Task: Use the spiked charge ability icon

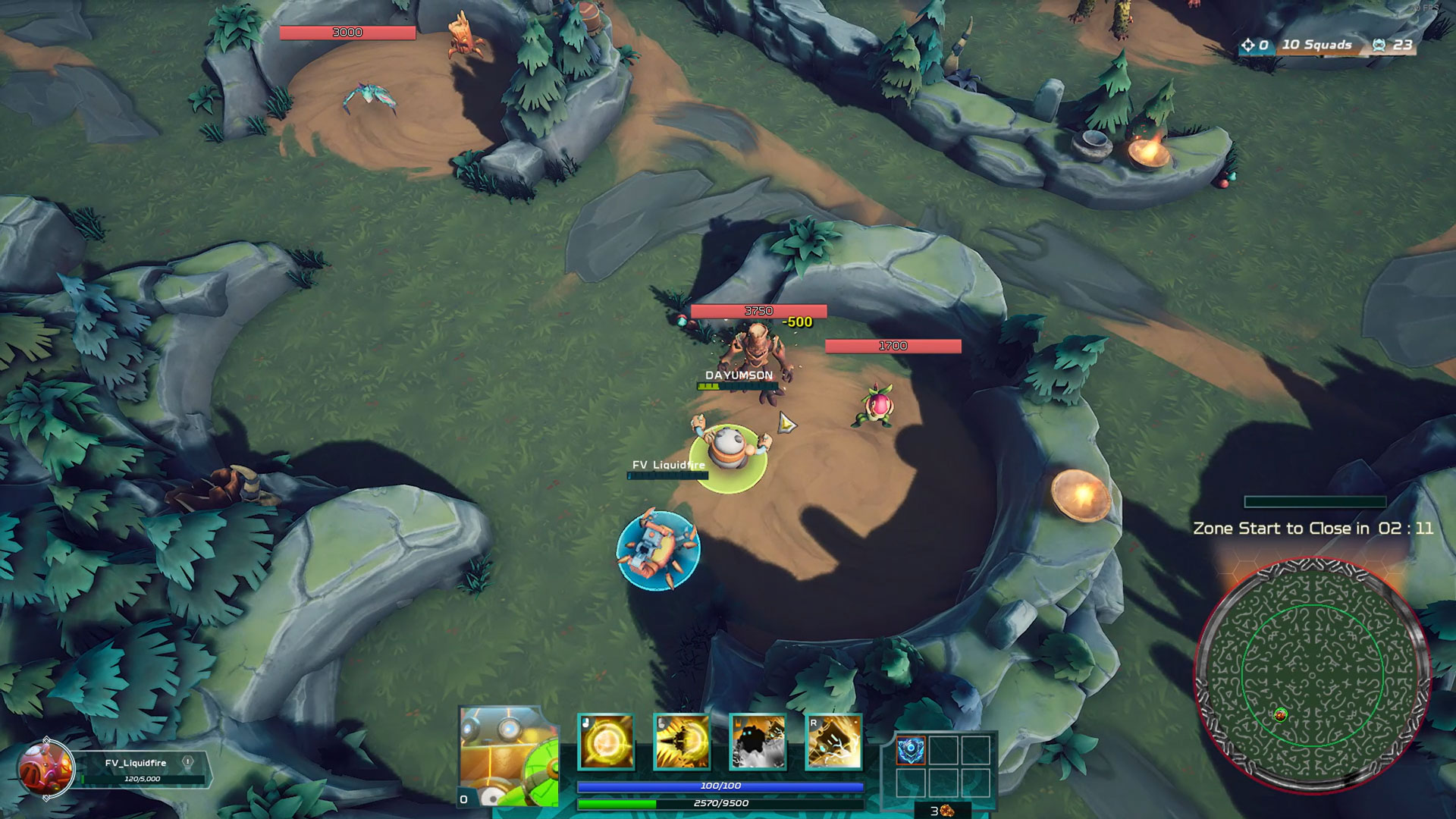Action: 682,742
